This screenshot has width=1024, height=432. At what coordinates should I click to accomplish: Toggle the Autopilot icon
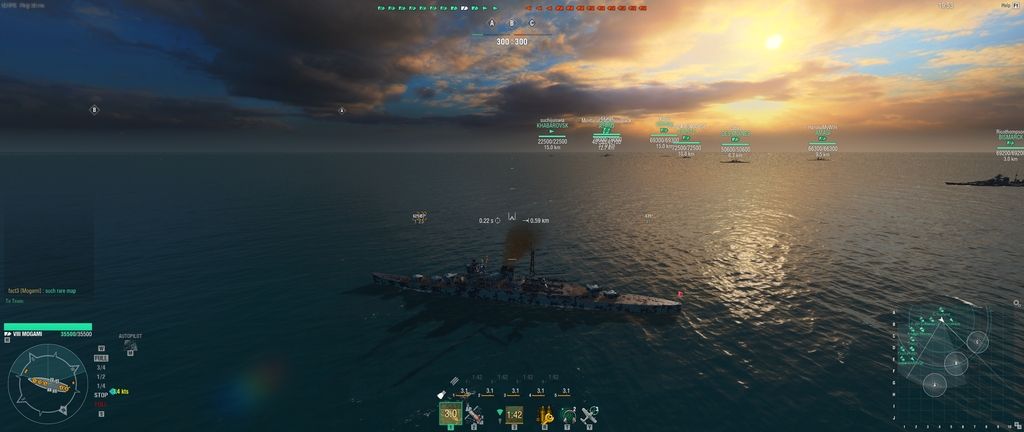click(130, 346)
